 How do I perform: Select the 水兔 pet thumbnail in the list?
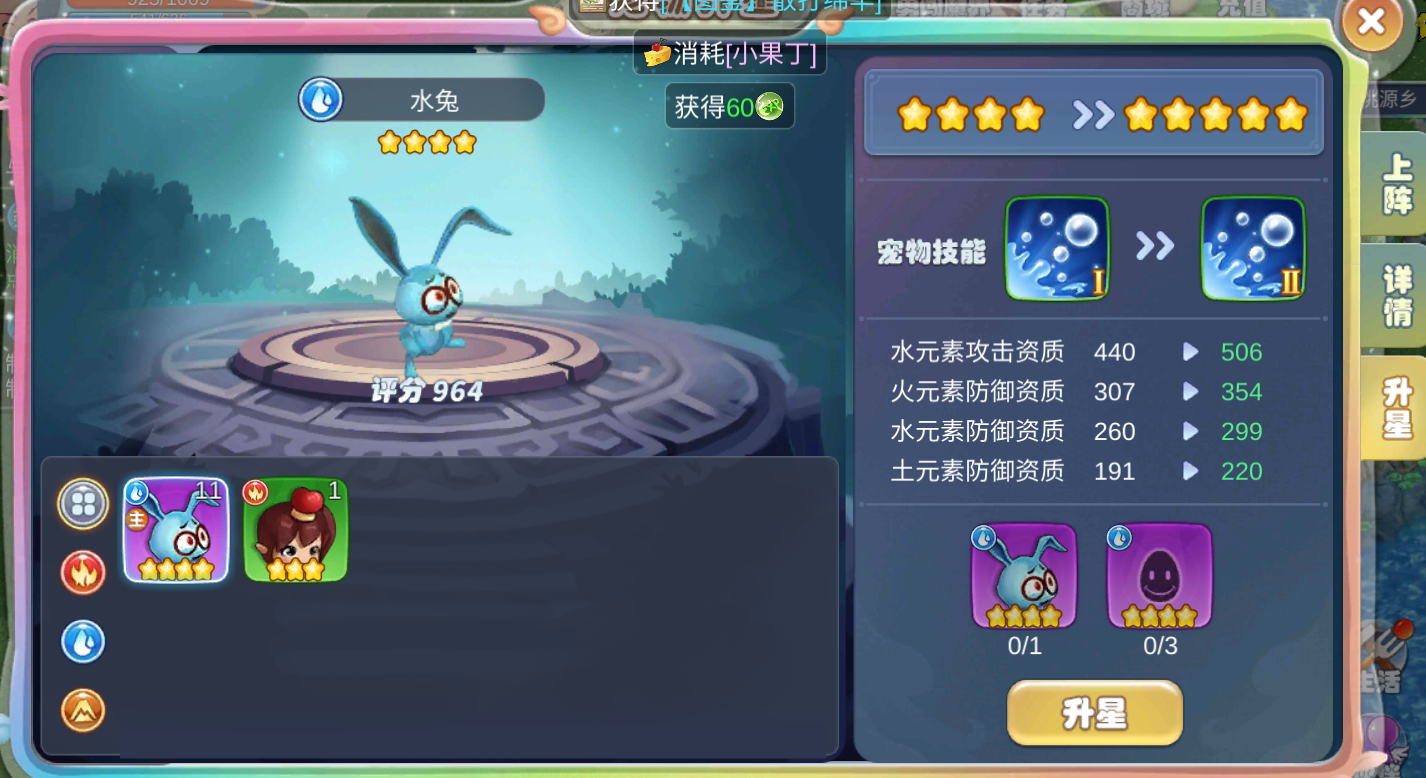(176, 530)
